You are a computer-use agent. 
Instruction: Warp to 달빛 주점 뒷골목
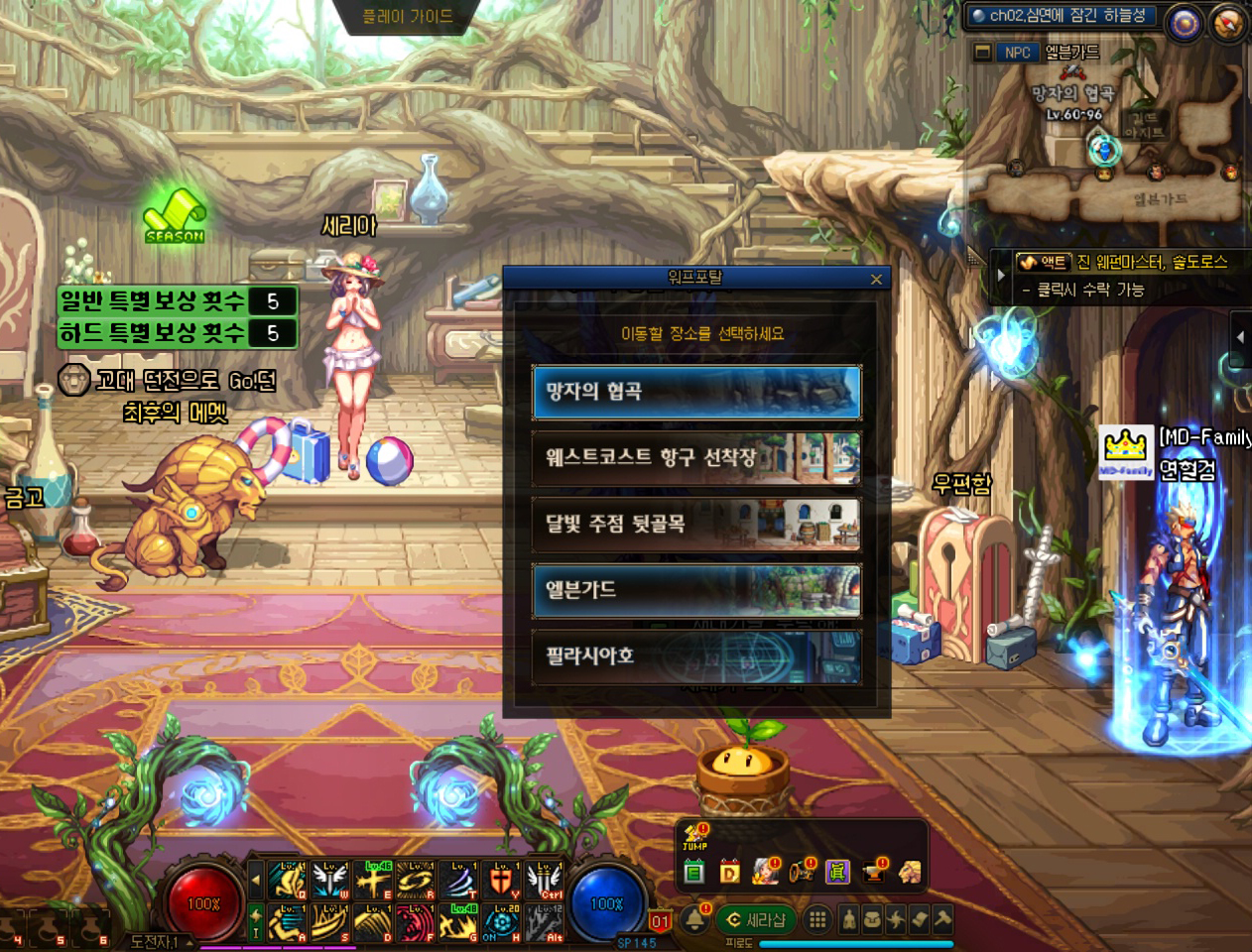pos(695,524)
